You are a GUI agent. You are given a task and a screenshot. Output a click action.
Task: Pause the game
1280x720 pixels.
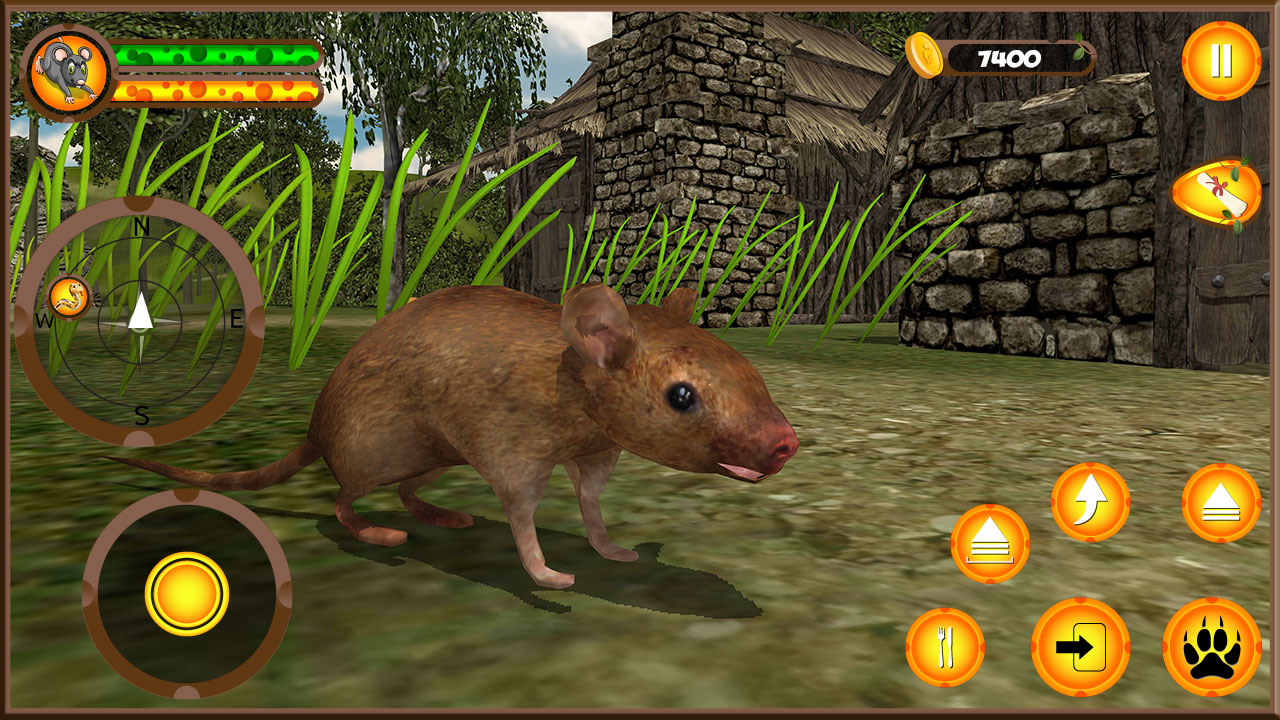[1221, 63]
